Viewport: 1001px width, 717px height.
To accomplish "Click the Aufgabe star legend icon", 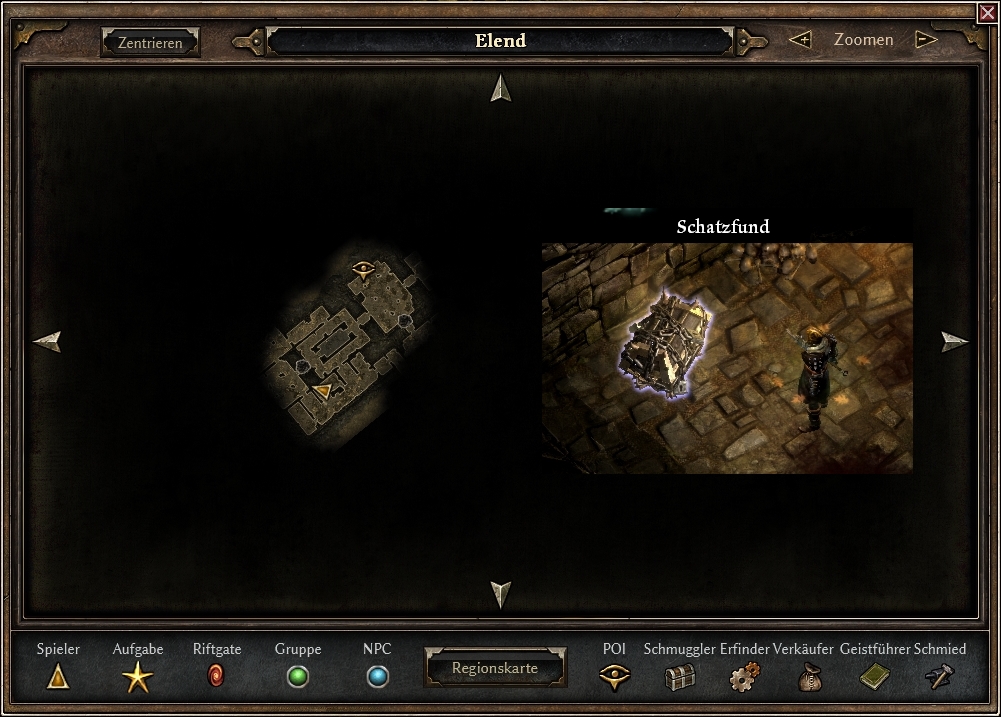I will point(137,677).
